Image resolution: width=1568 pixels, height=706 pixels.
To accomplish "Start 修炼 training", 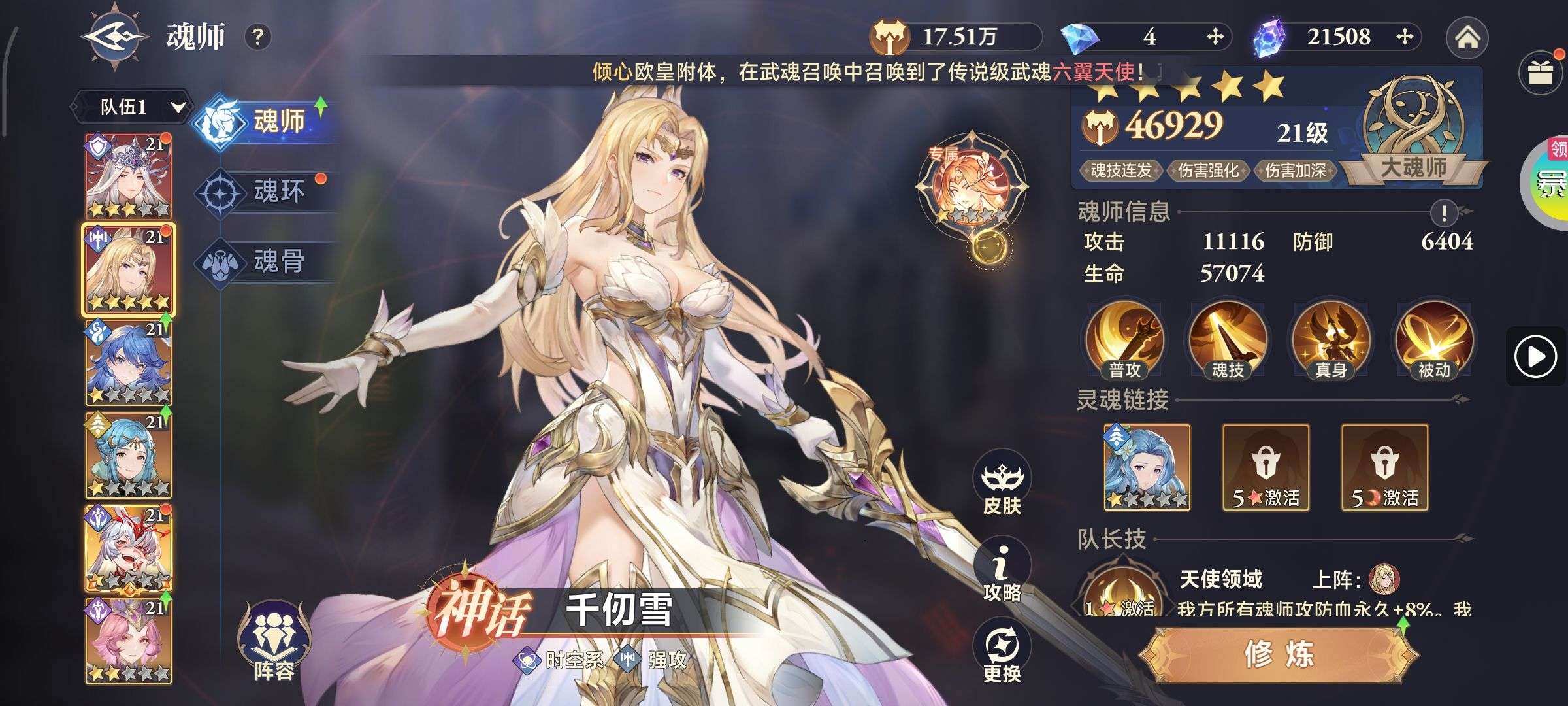I will tap(1279, 654).
